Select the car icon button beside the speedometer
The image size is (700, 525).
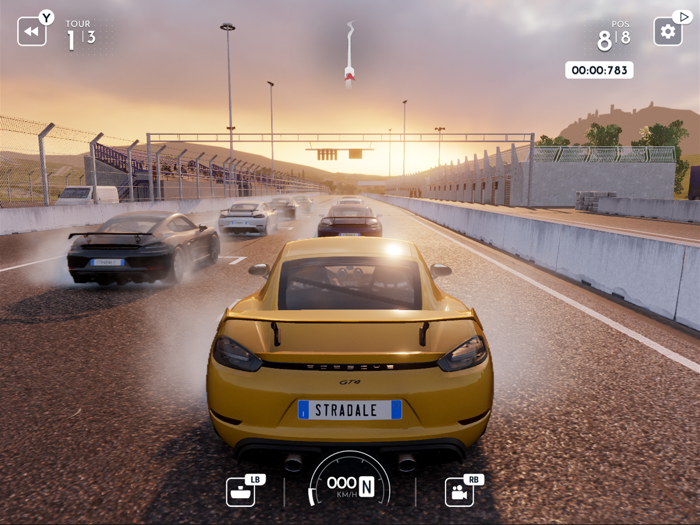240,491
